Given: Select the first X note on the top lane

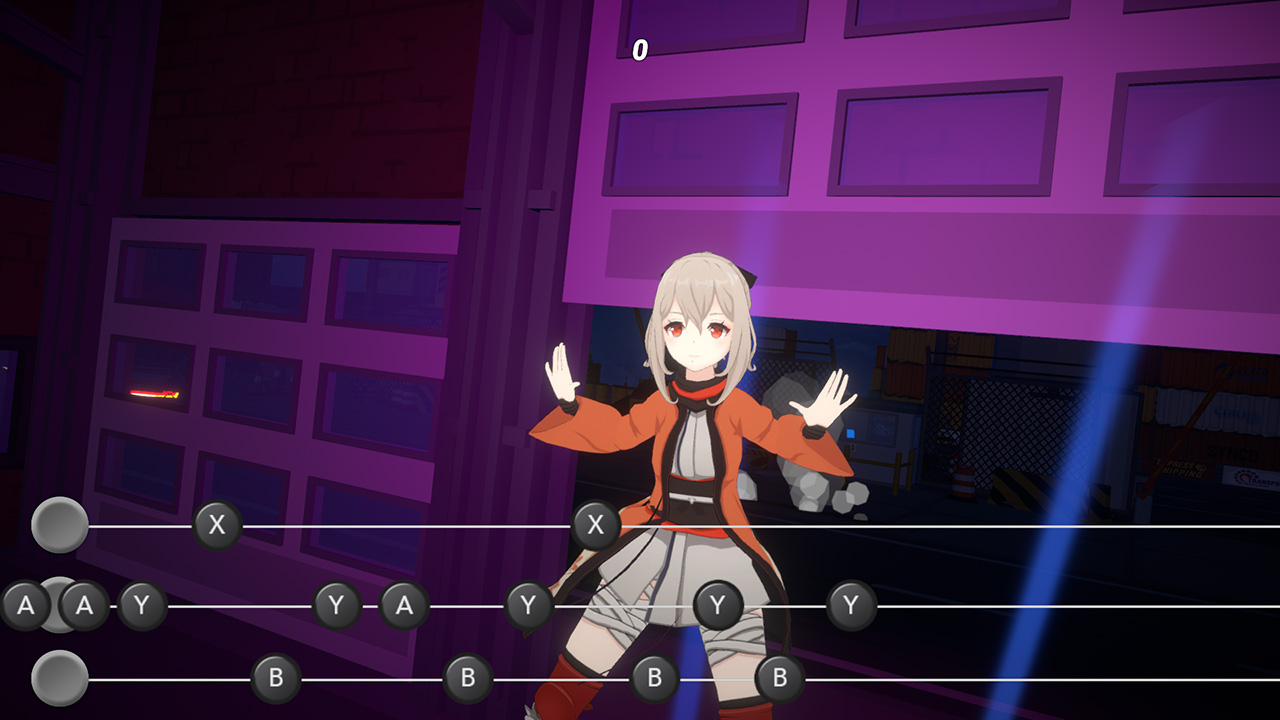Looking at the screenshot, I should (x=217, y=524).
